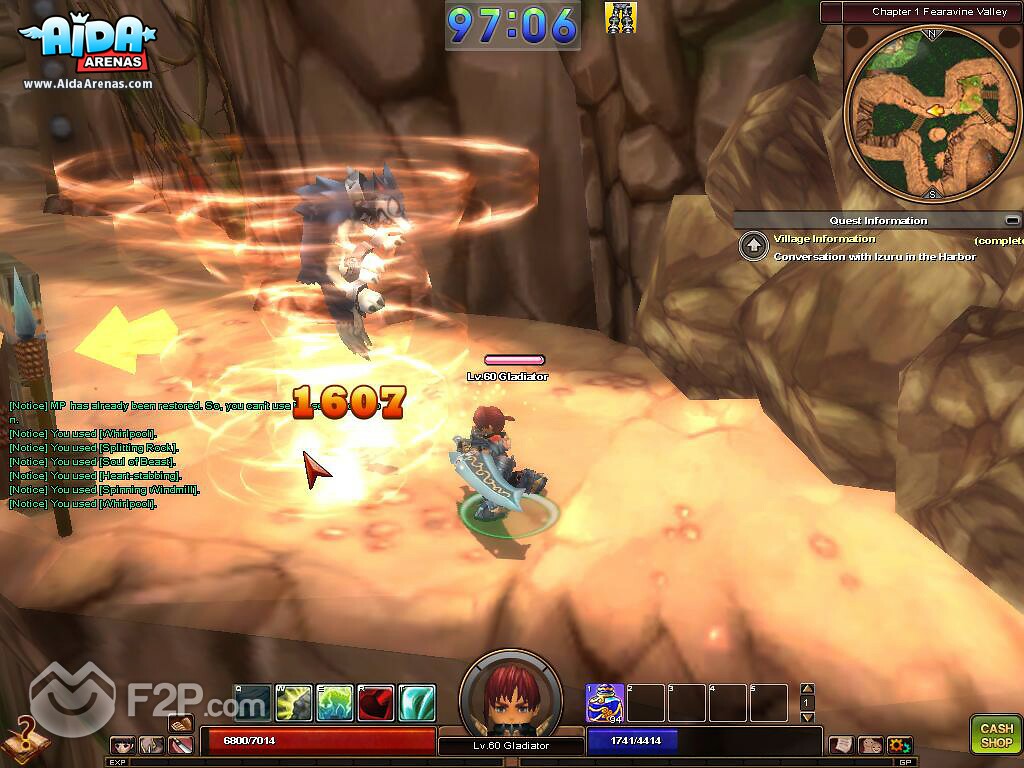Activate the dark whirlpool skill on Q
The width and height of the screenshot is (1024, 768).
point(252,703)
